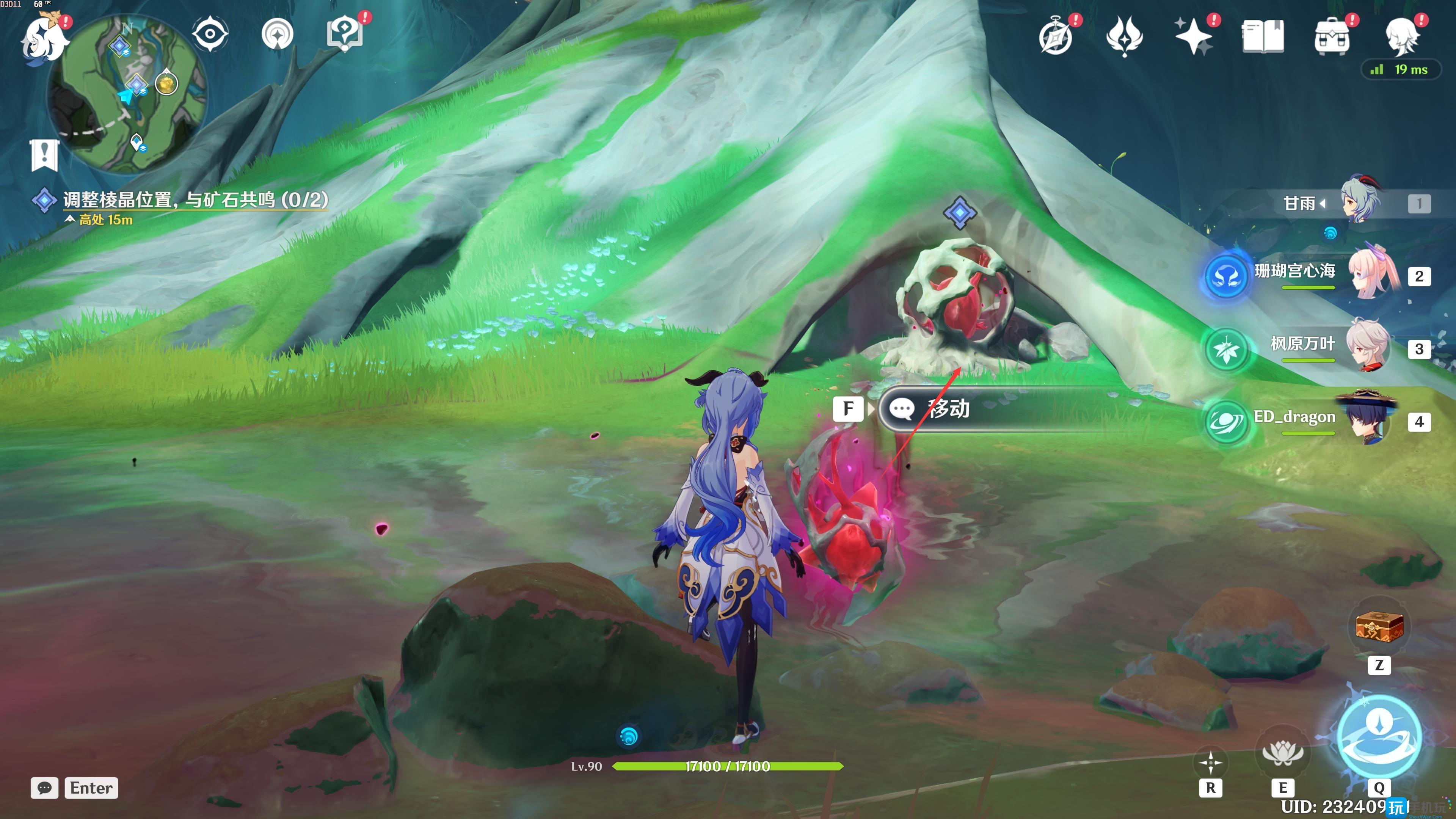Viewport: 1456px width, 819px height.
Task: Activate the elemental burst ability
Action: coord(1379,736)
